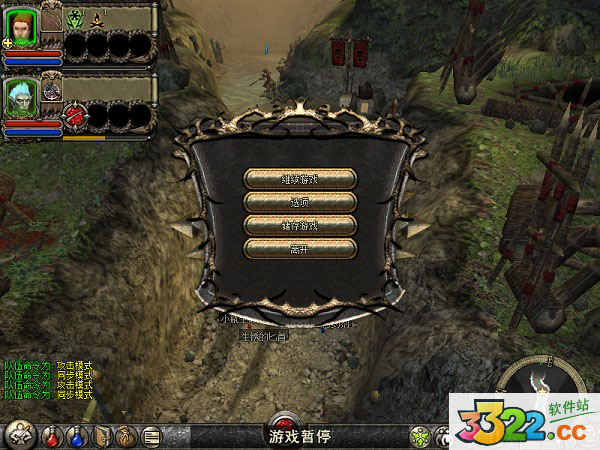Click the round shield slot beside the elf portrait
The height and width of the screenshot is (450, 600).
pos(52,90)
